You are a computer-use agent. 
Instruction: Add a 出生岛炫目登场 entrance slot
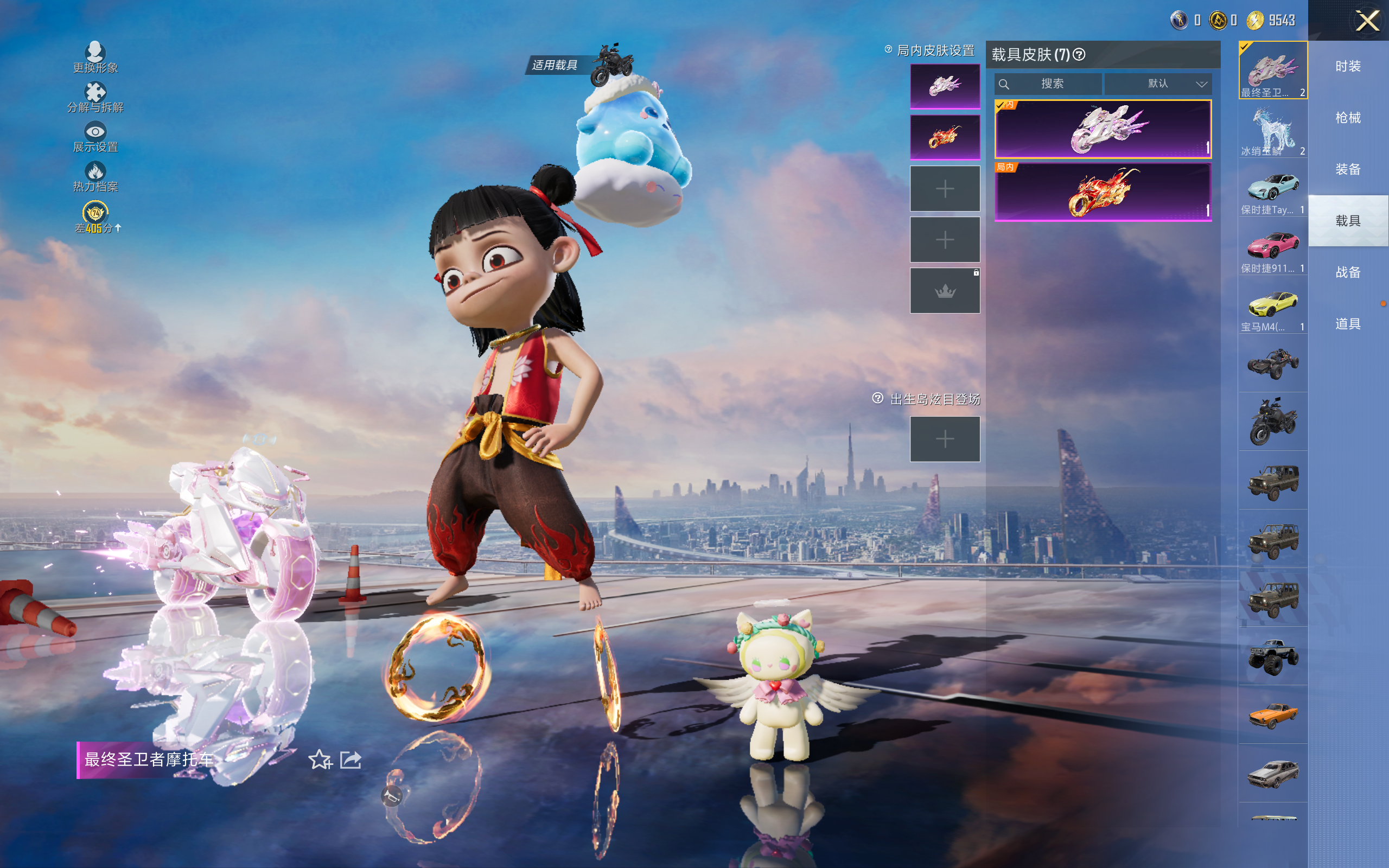tap(945, 439)
